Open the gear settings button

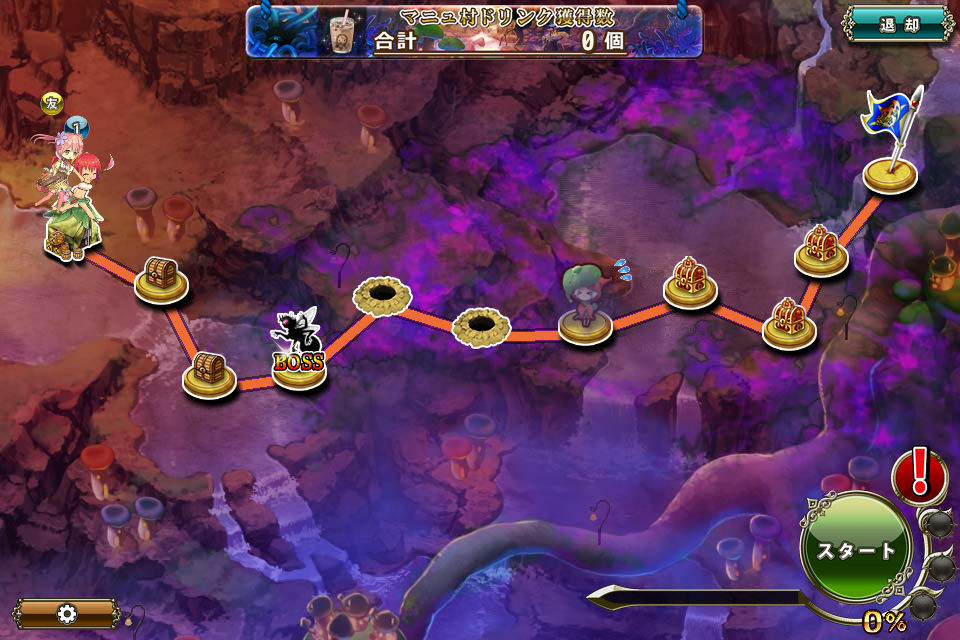(67, 613)
